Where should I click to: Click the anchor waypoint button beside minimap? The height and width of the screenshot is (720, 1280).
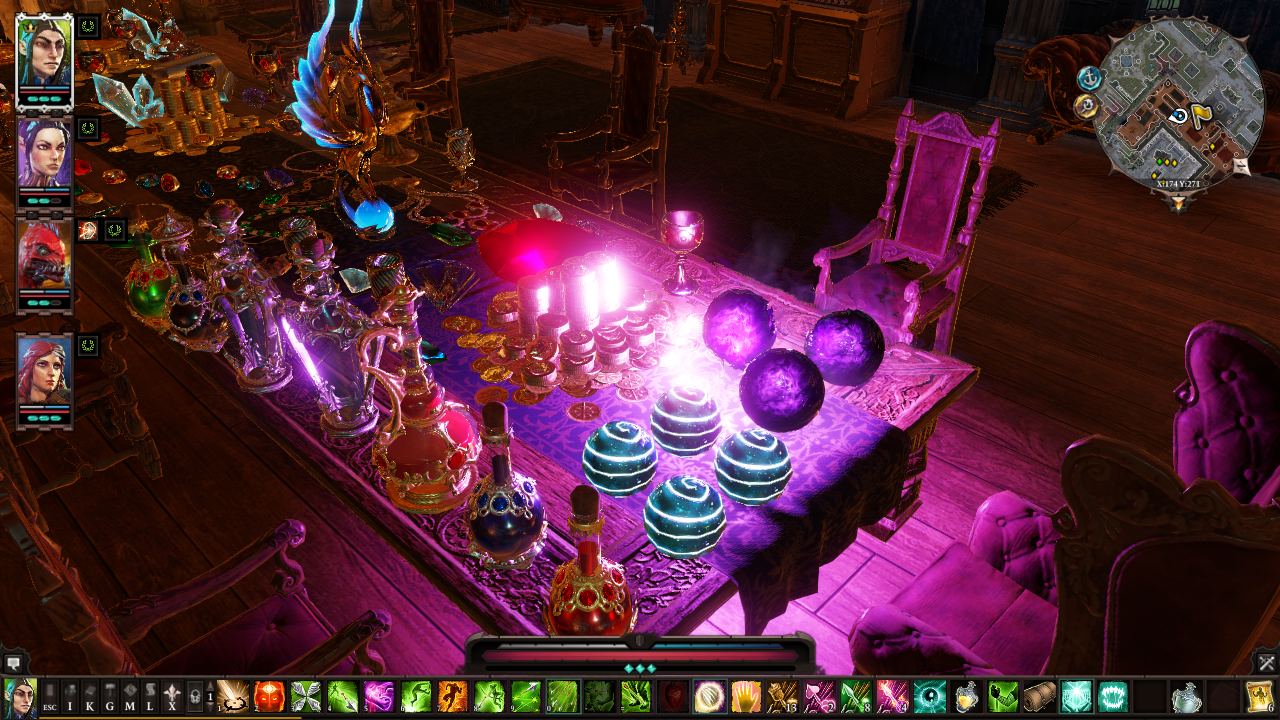tap(1089, 77)
